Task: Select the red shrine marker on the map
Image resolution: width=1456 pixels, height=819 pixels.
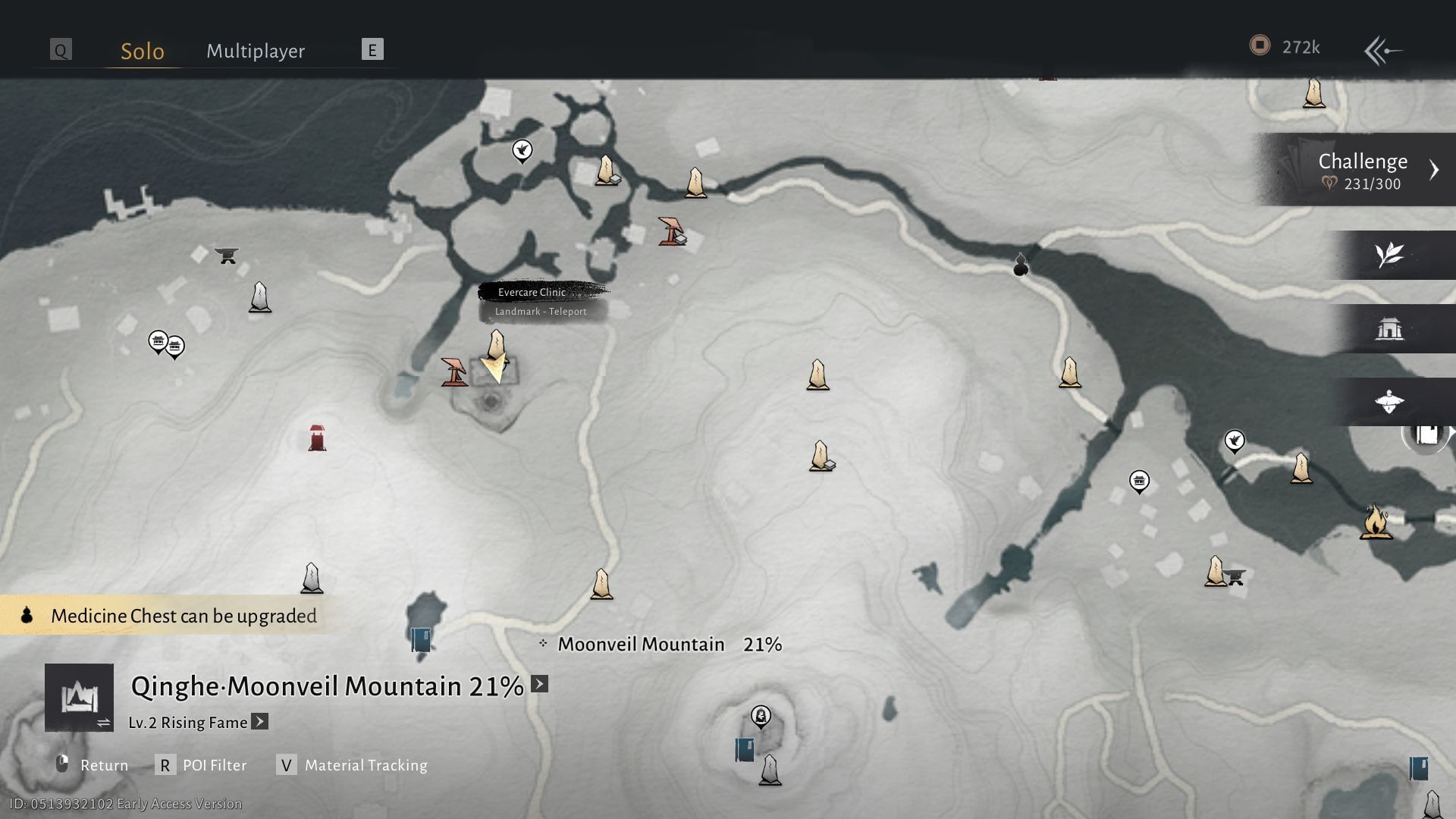Action: [317, 438]
